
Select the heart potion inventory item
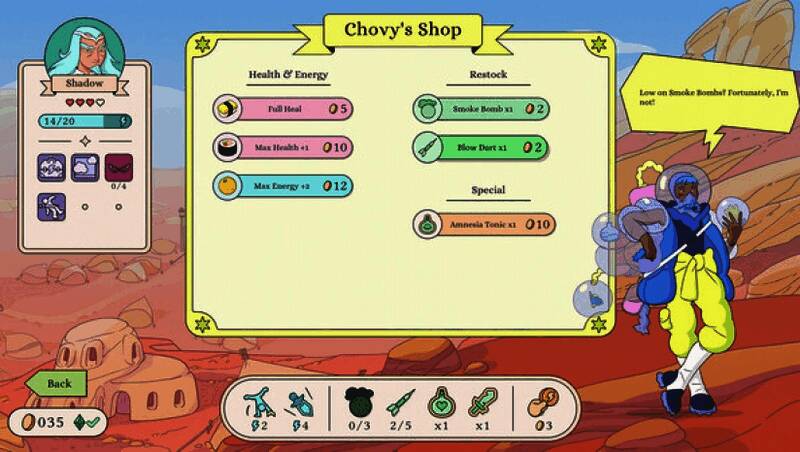pyautogui.click(x=439, y=405)
